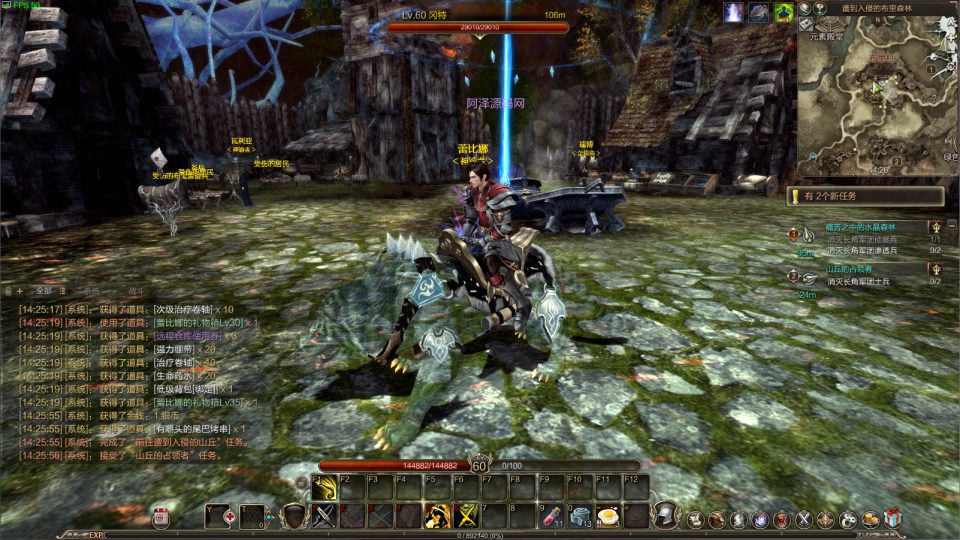
Task: Use the crossed swords attack skill
Action: [325, 516]
